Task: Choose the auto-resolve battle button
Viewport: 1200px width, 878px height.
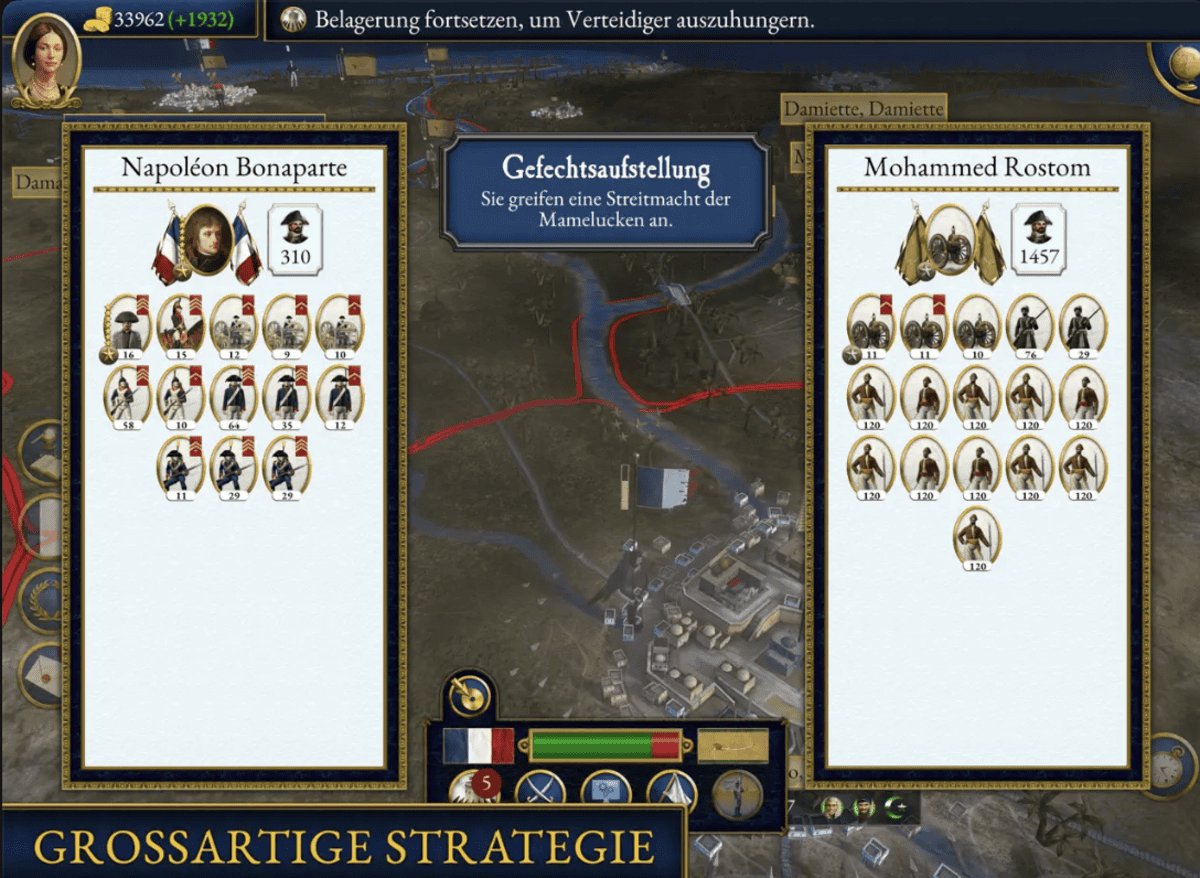Action: (606, 791)
